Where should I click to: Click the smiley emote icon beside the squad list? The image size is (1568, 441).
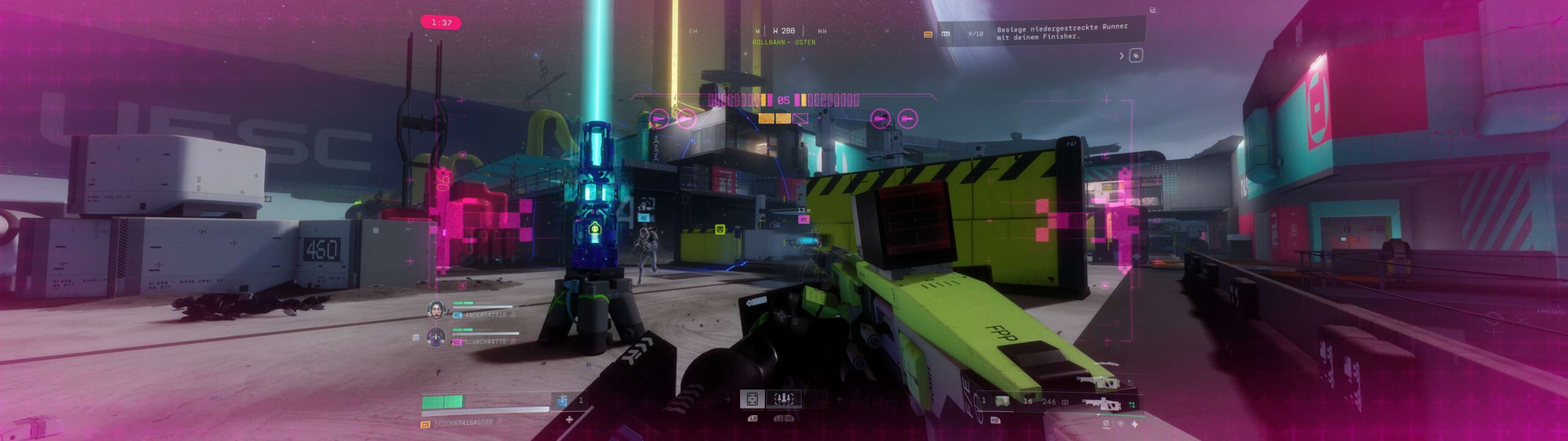tap(416, 337)
